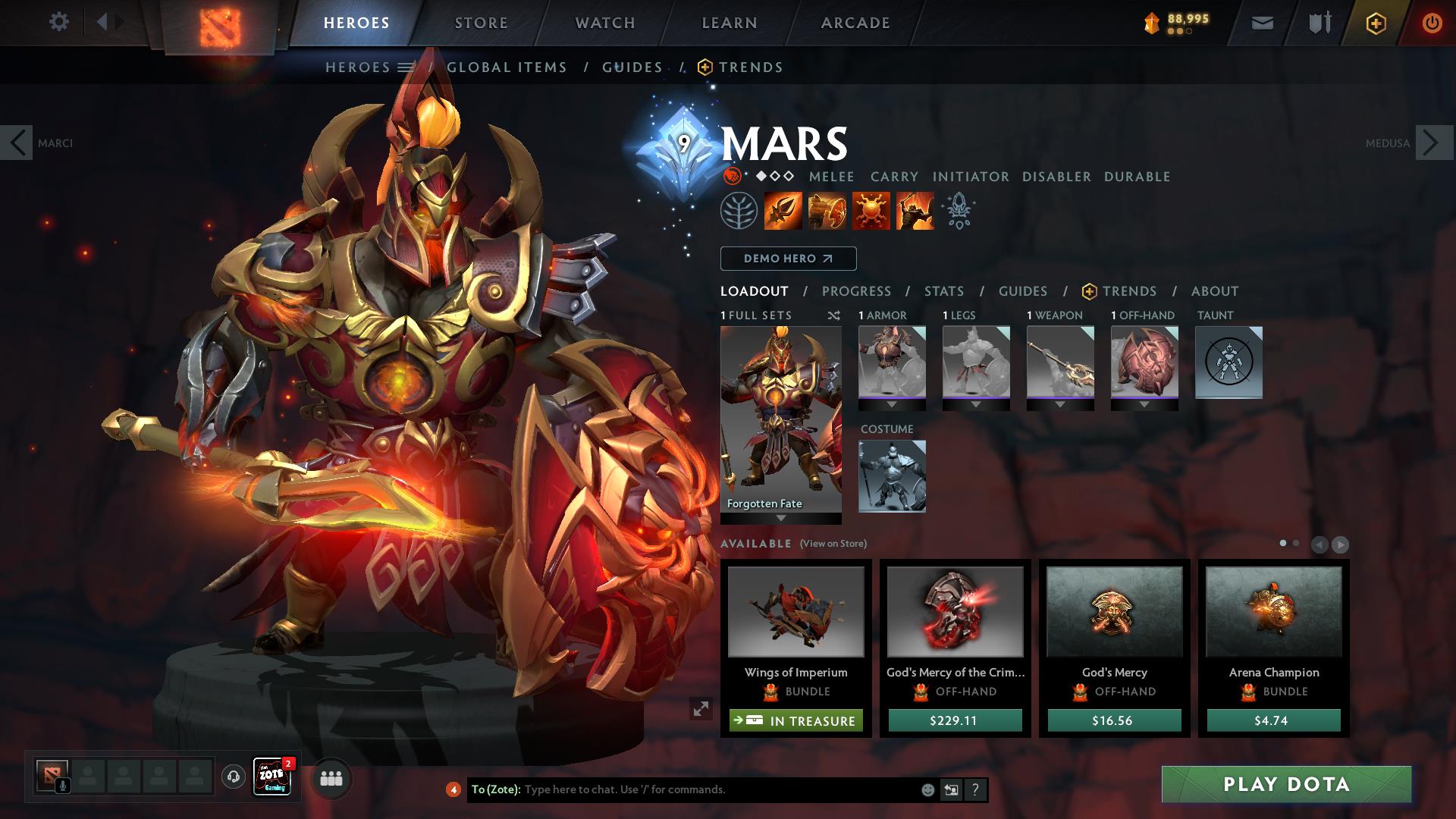Open the Learn section
The height and width of the screenshot is (819, 1456).
pyautogui.click(x=729, y=23)
